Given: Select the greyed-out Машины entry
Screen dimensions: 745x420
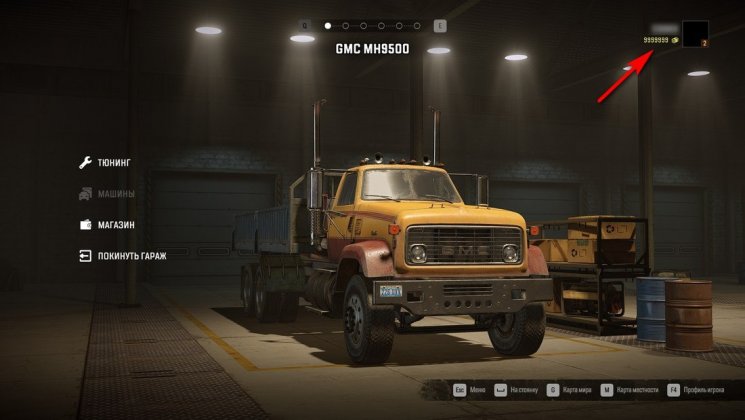Looking at the screenshot, I should [115, 194].
